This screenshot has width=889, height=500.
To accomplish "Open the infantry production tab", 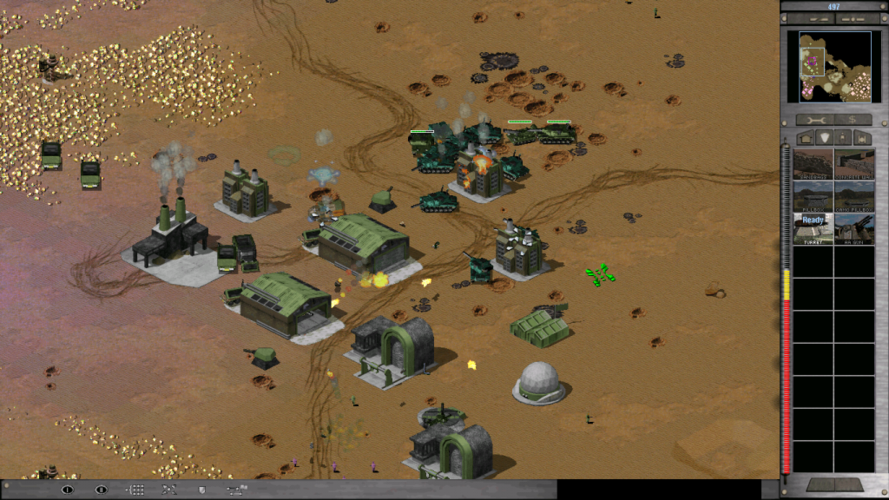I will [844, 137].
